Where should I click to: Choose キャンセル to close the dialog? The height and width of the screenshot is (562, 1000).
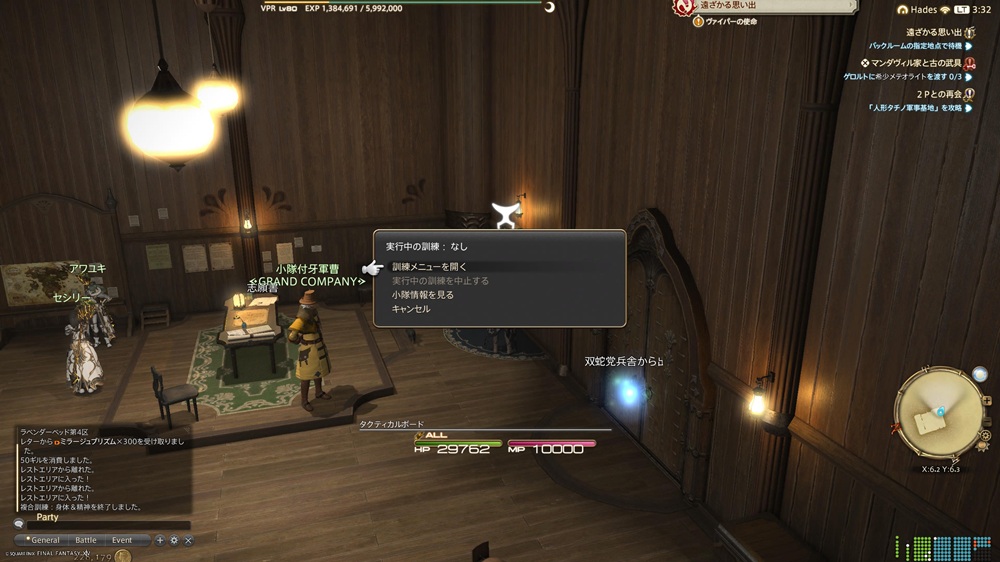click(411, 309)
